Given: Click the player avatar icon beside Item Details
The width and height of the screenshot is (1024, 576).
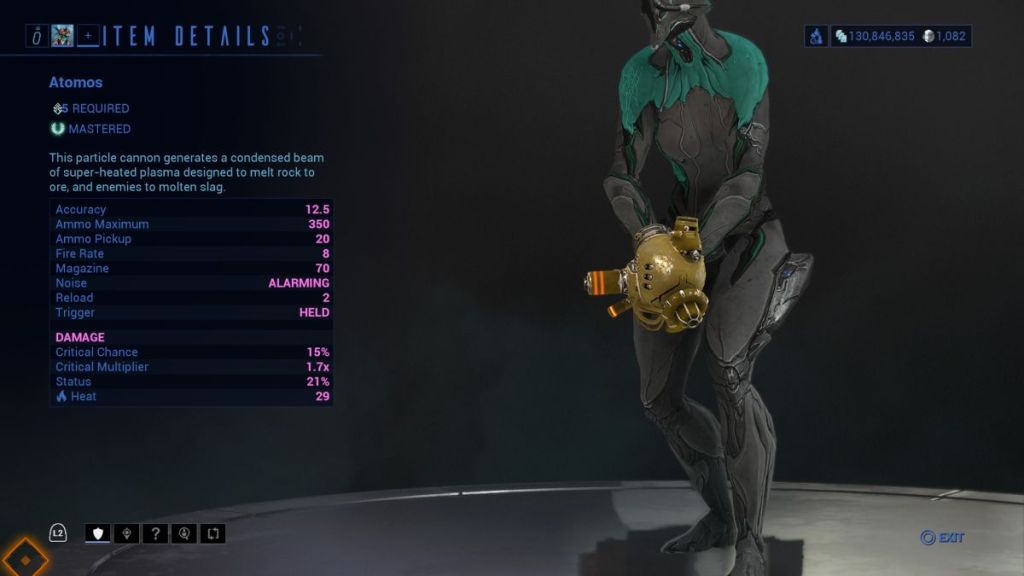Looking at the screenshot, I should (63, 37).
